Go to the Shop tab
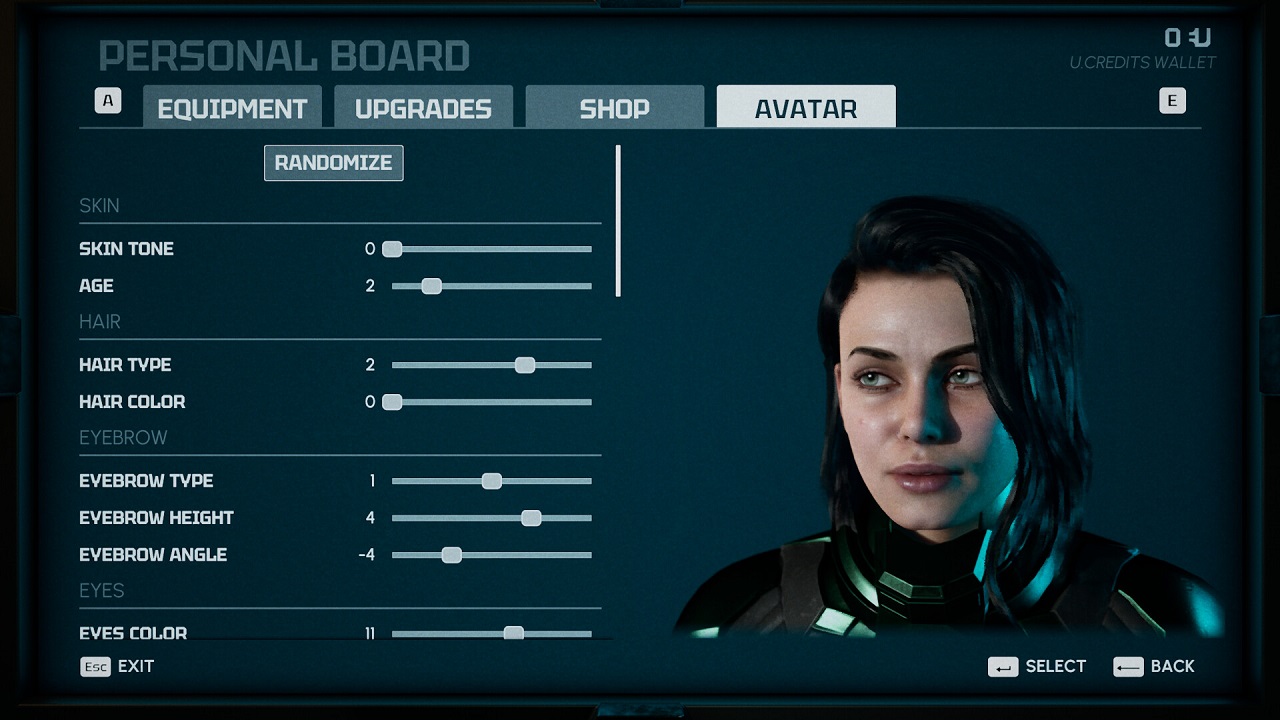 [614, 108]
